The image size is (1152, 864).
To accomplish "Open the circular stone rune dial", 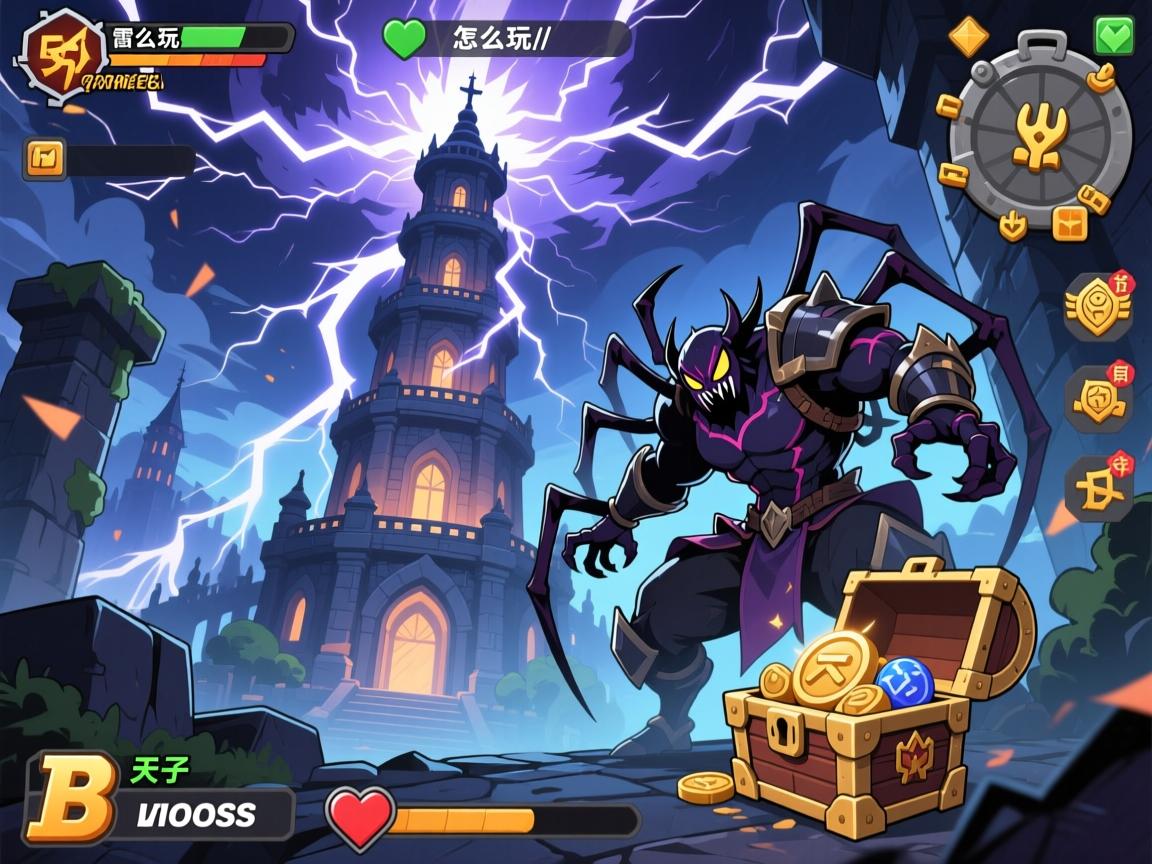I will click(x=1040, y=130).
